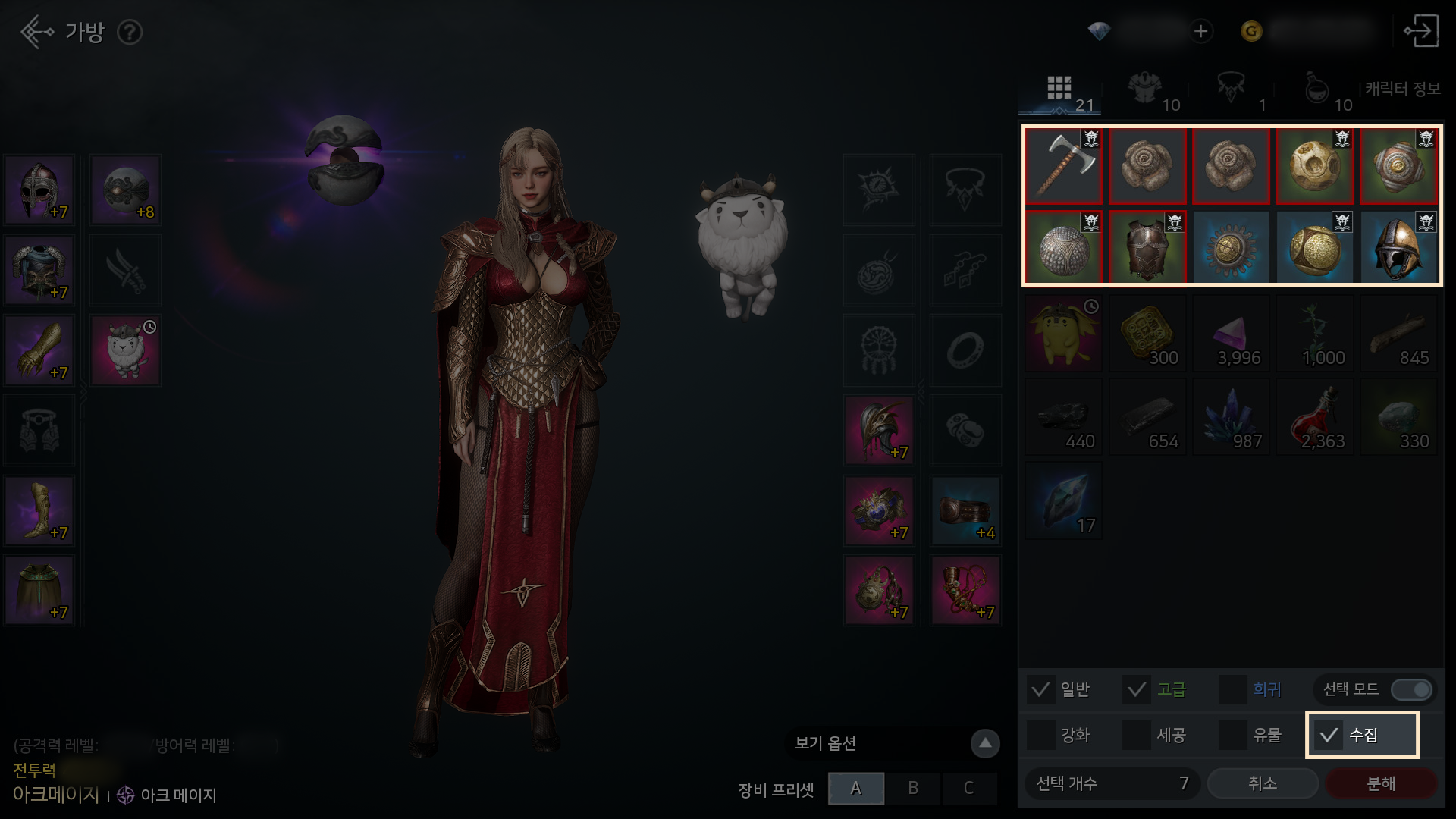Select the axe item in inventory
1456x819 pixels.
pos(1063,166)
